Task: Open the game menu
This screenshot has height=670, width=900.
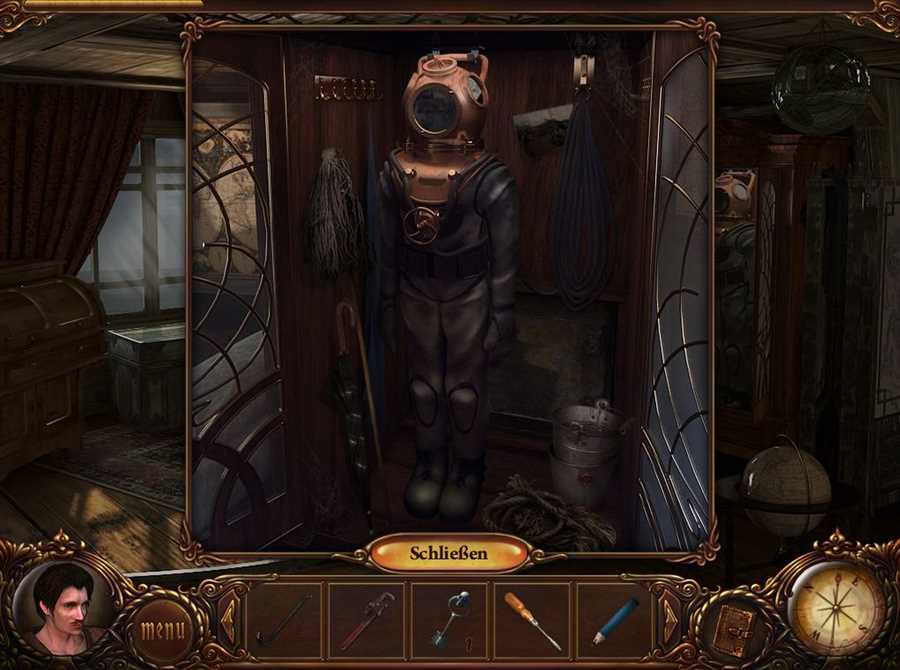Action: 162,630
